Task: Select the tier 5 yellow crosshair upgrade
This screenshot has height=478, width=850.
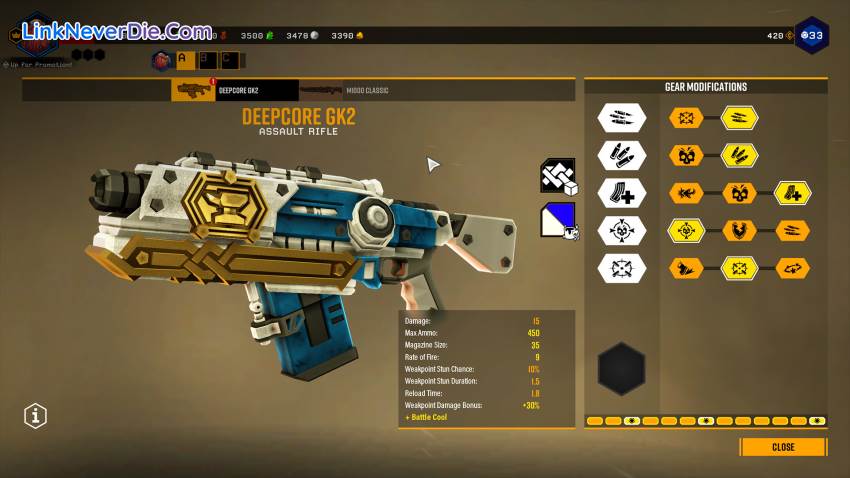Action: (x=740, y=268)
